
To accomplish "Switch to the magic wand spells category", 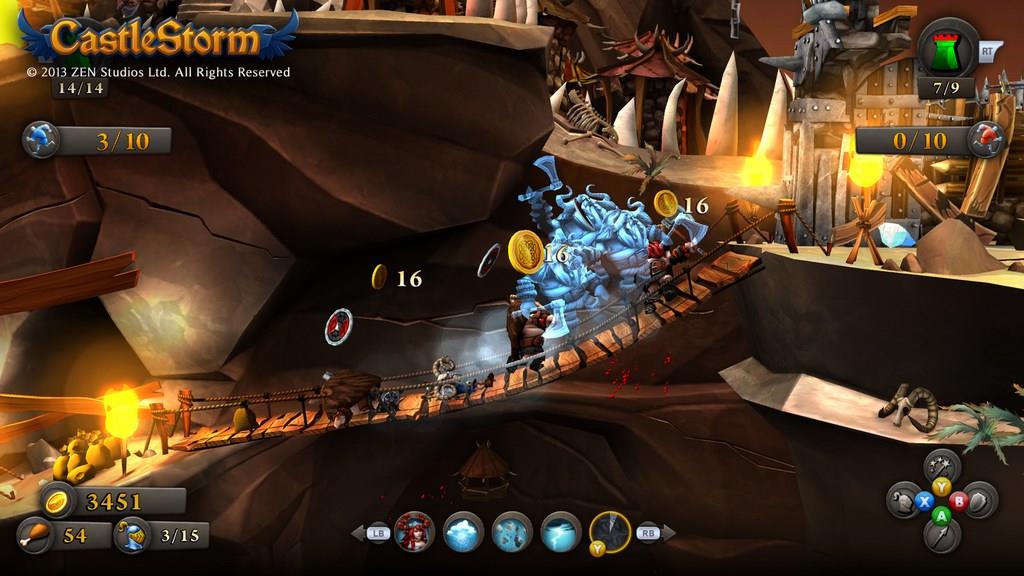I will pyautogui.click(x=941, y=465).
